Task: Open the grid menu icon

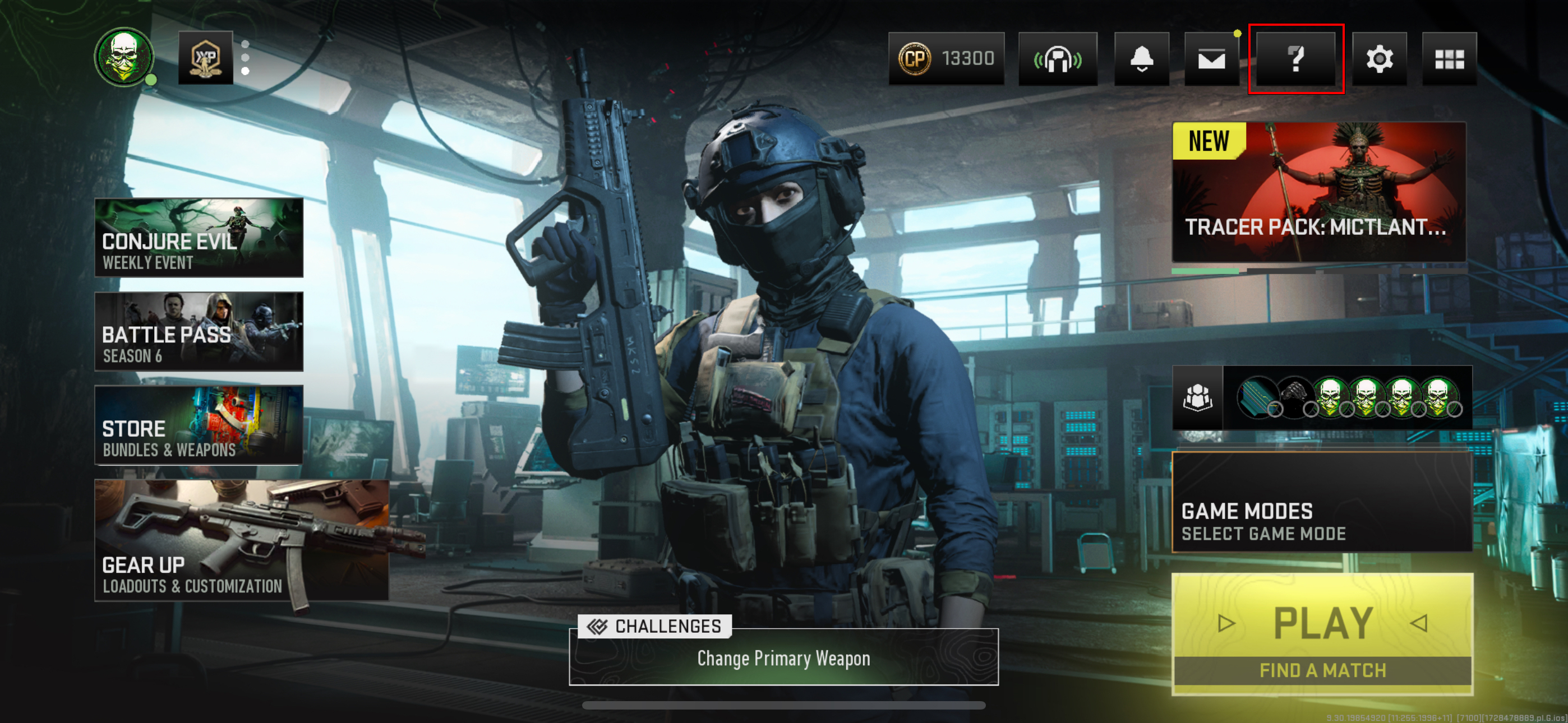Action: tap(1449, 58)
